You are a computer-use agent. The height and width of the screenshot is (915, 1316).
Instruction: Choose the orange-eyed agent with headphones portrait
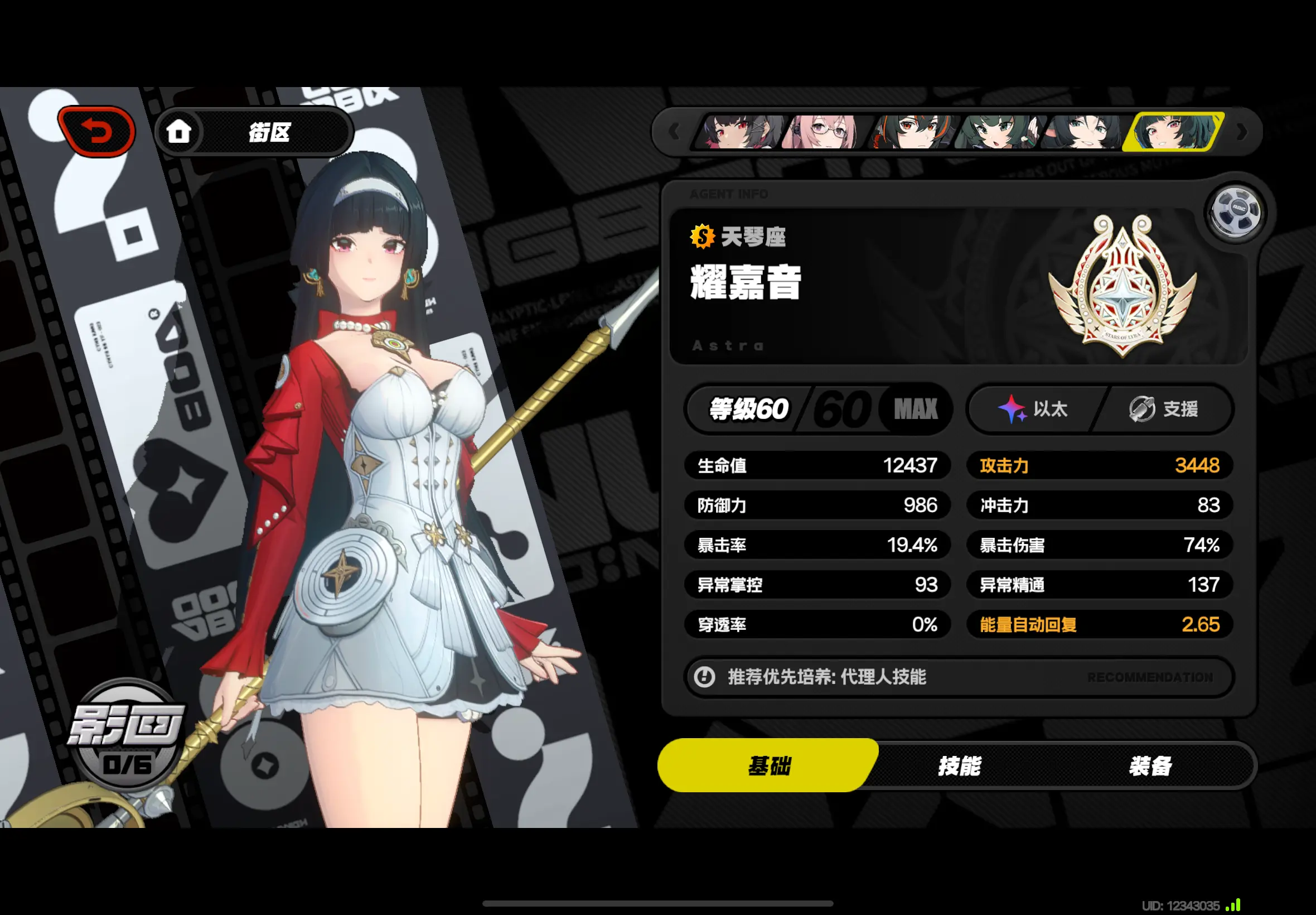911,132
